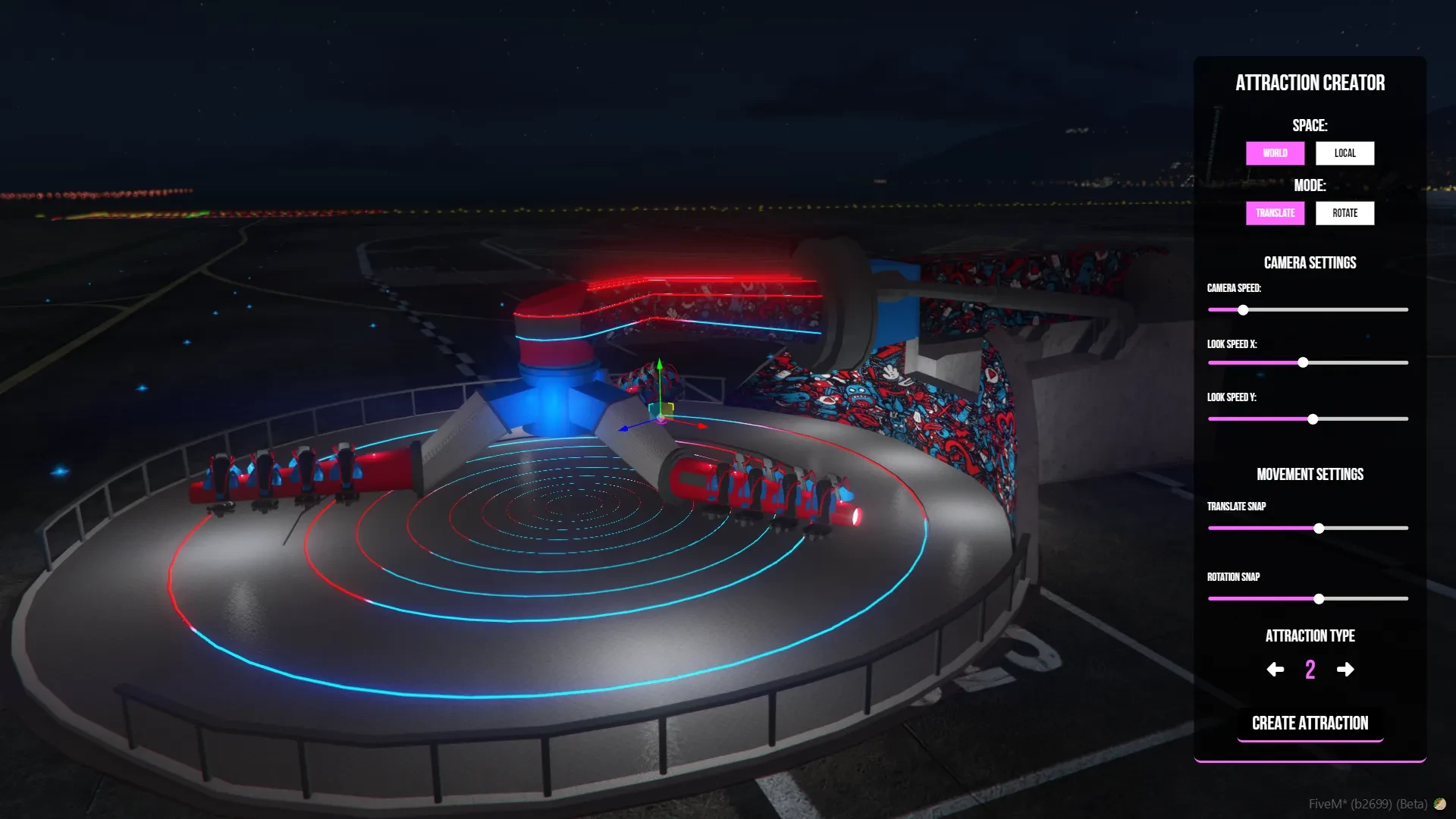The width and height of the screenshot is (1456, 819).
Task: Click the right arrow to change attraction type
Action: 1345,670
